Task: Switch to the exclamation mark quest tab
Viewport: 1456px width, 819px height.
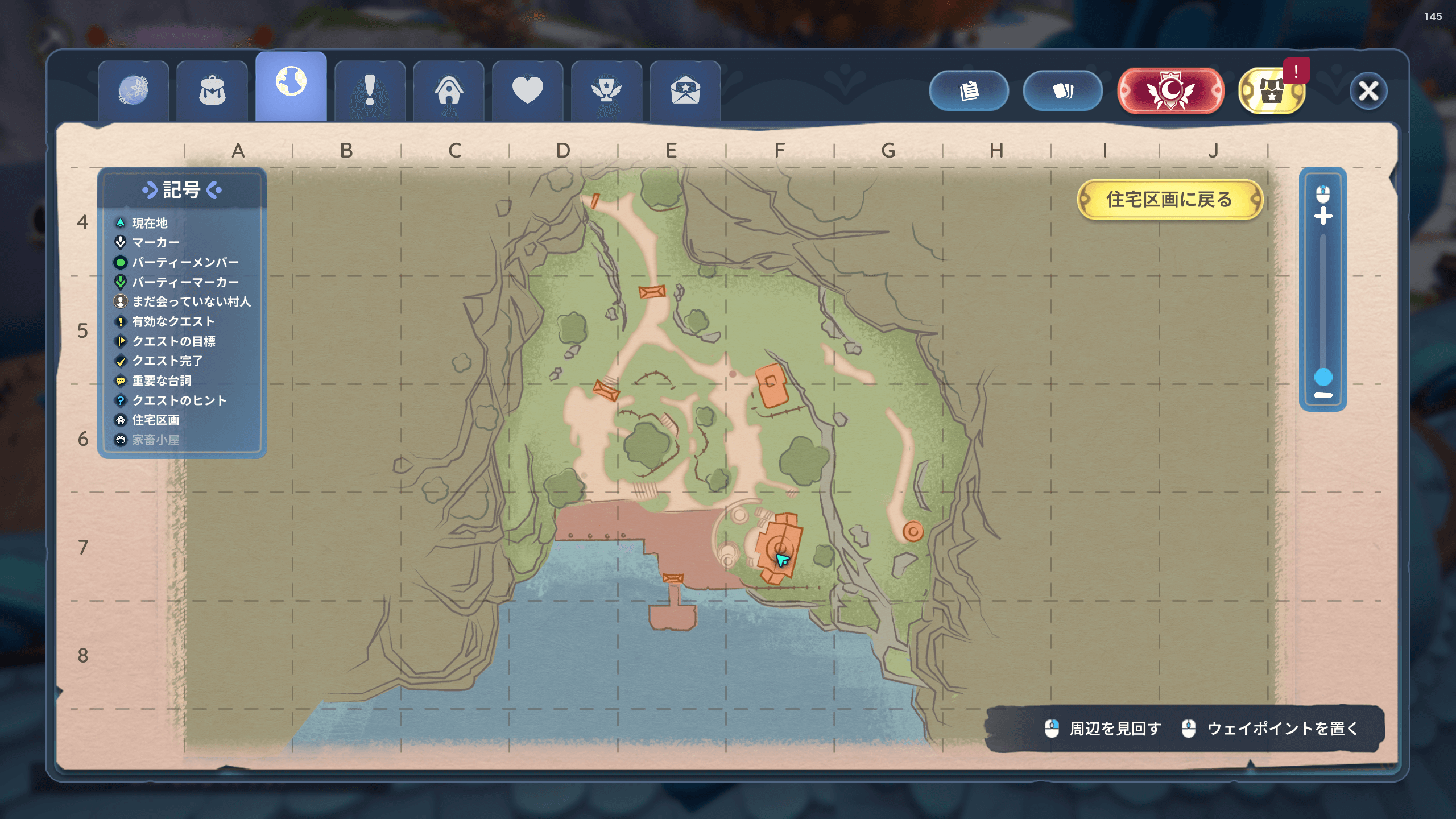Action: (370, 91)
